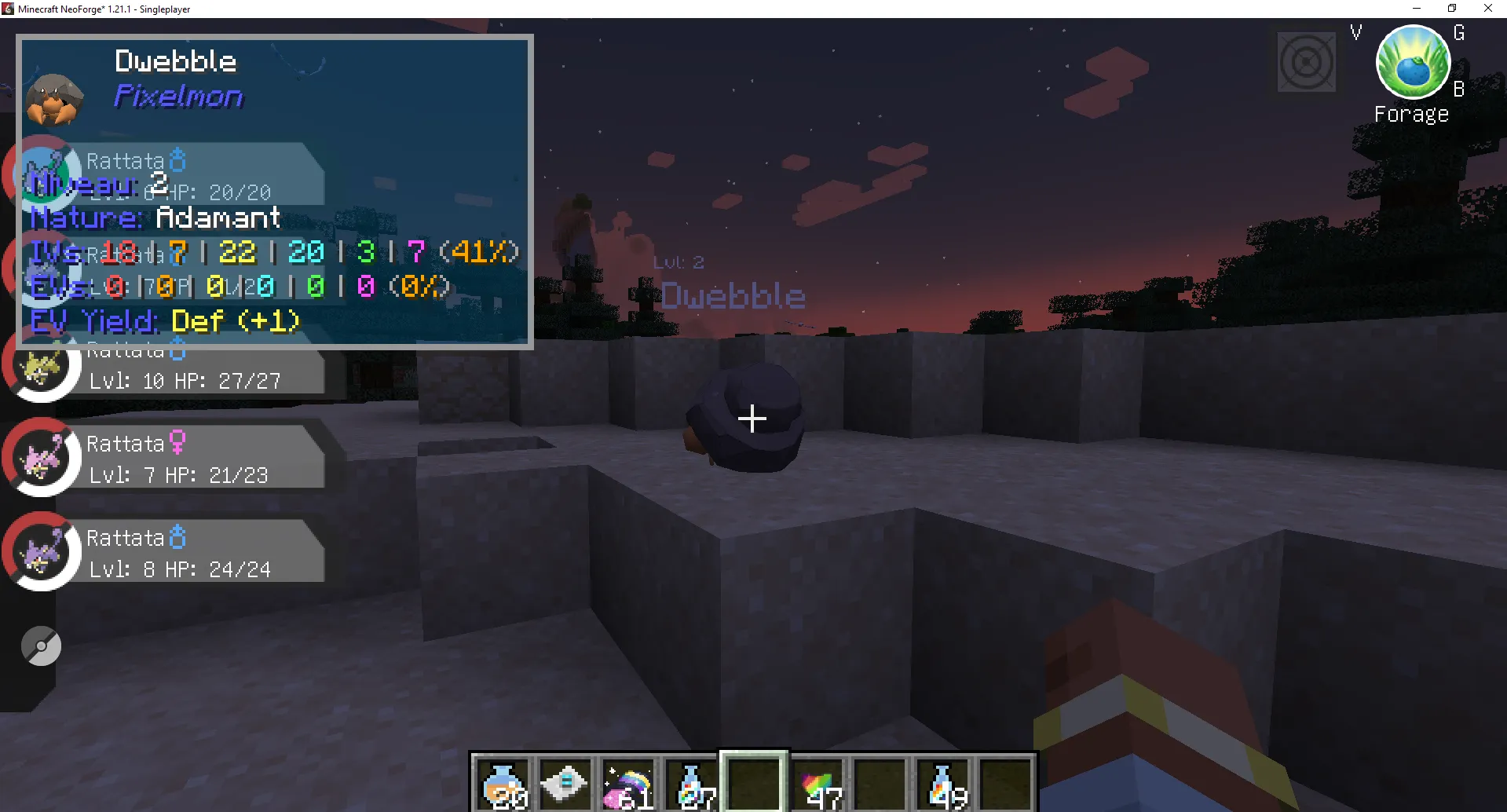Screen dimensions: 1507x812
Task: Click the potion flask in the first hotbar slot
Action: pyautogui.click(x=503, y=783)
